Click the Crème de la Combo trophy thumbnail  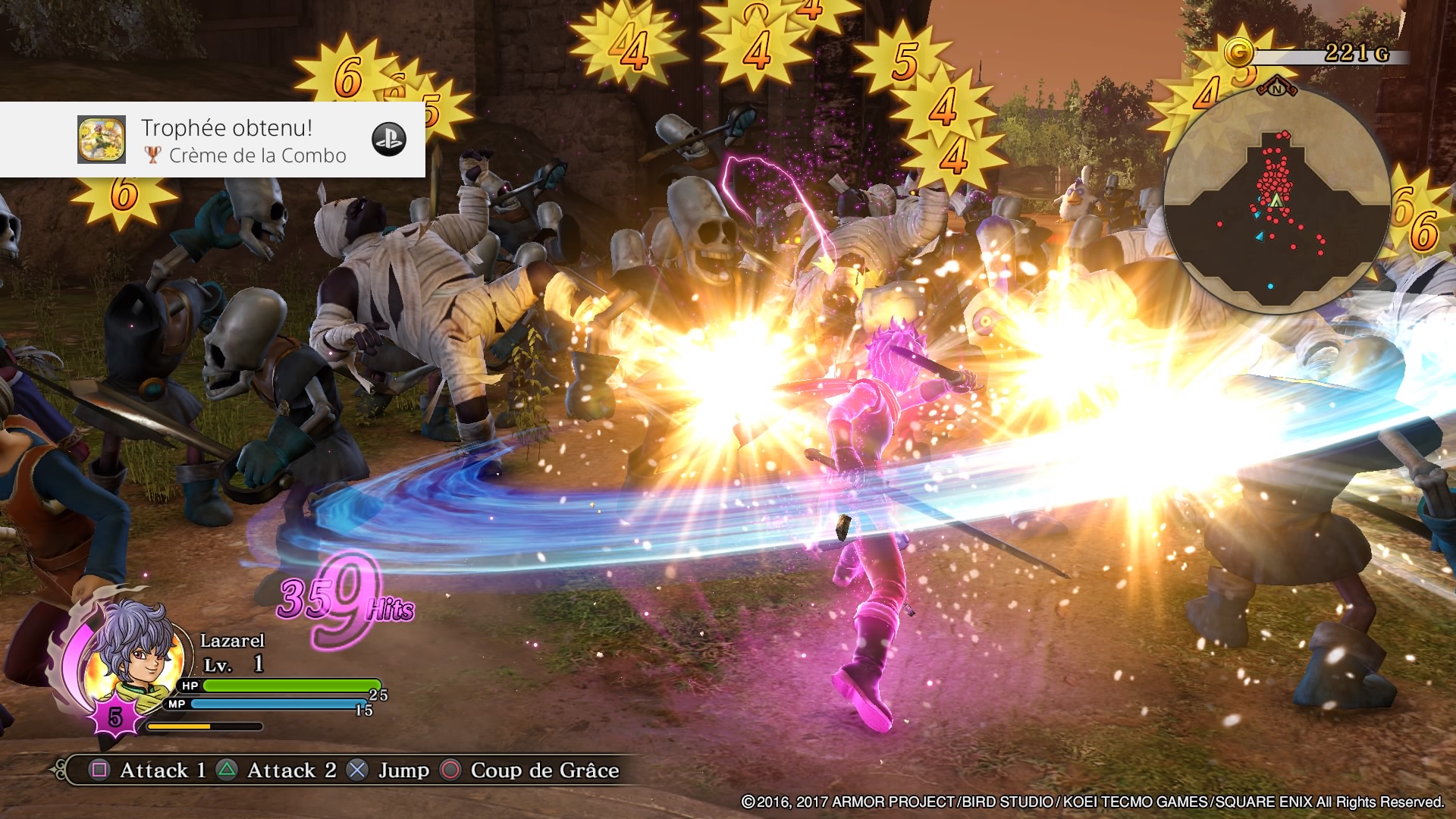102,140
